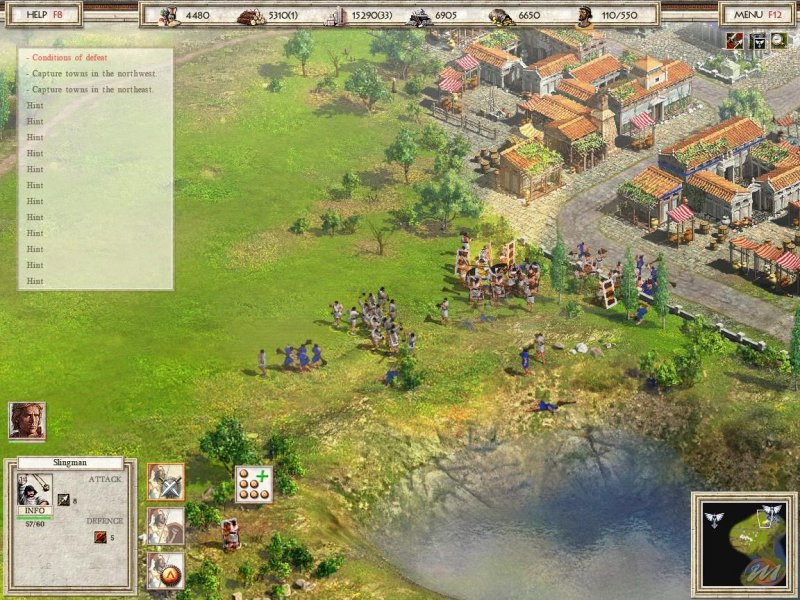The image size is (800, 600).
Task: Click the minimap
Action: (743, 543)
